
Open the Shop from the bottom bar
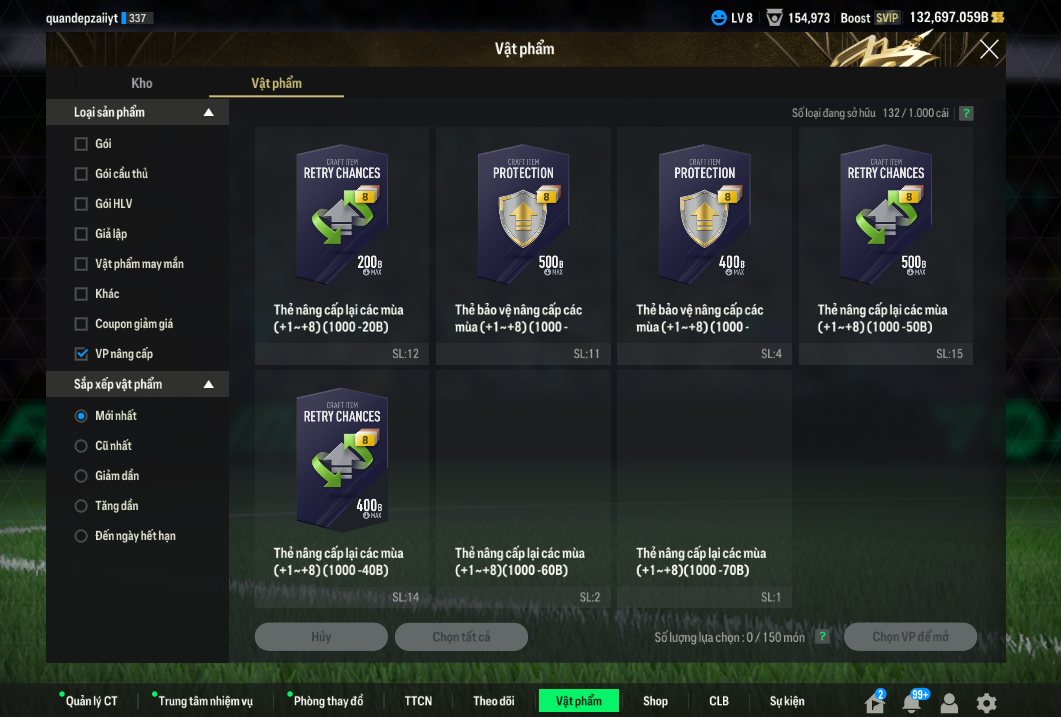pos(655,701)
